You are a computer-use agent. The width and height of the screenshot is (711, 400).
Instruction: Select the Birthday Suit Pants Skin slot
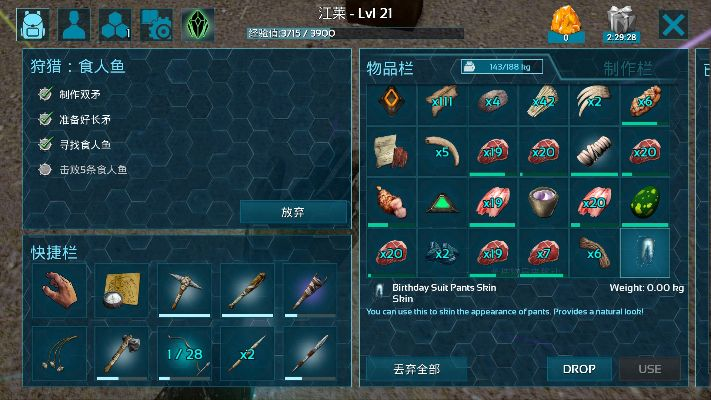pos(645,253)
